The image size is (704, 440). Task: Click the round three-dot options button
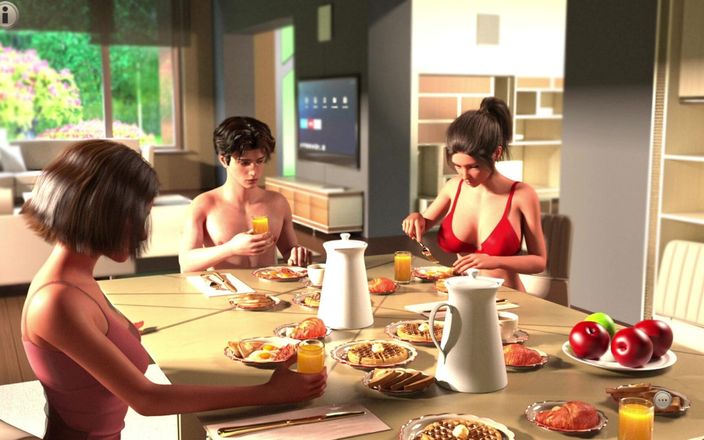tap(662, 398)
